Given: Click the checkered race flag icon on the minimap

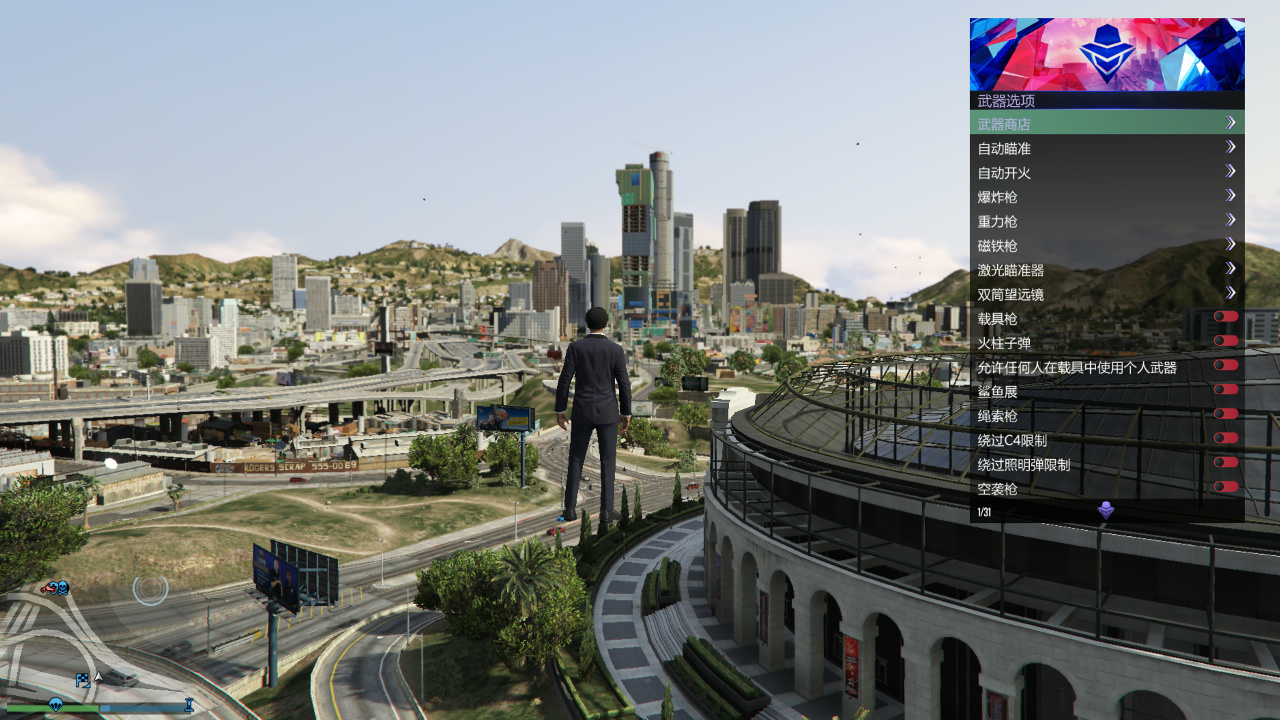Looking at the screenshot, I should click(x=83, y=680).
